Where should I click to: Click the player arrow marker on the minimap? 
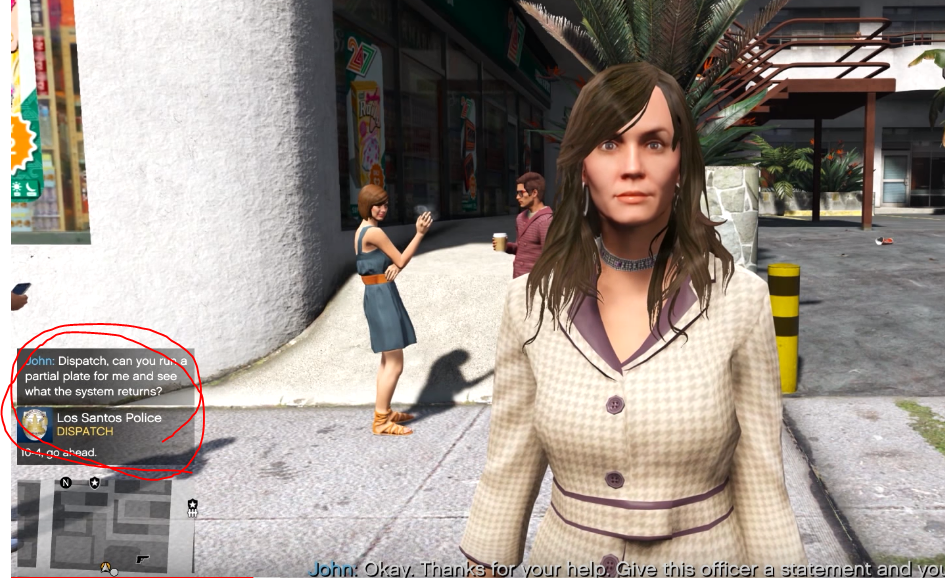tap(105, 566)
